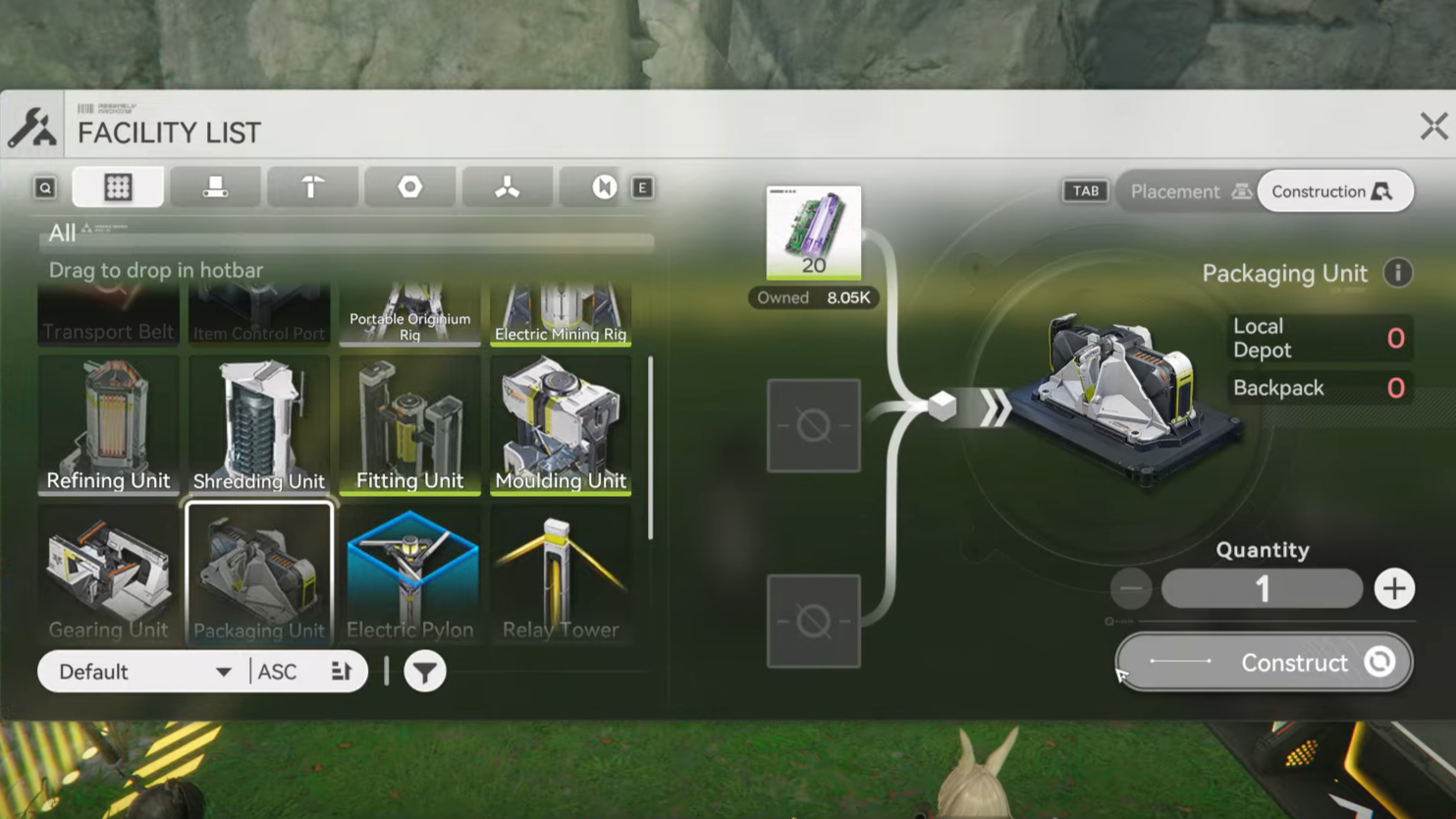Open the hexagon-icon category tab
This screenshot has height=819, width=1456.
pyautogui.click(x=410, y=188)
